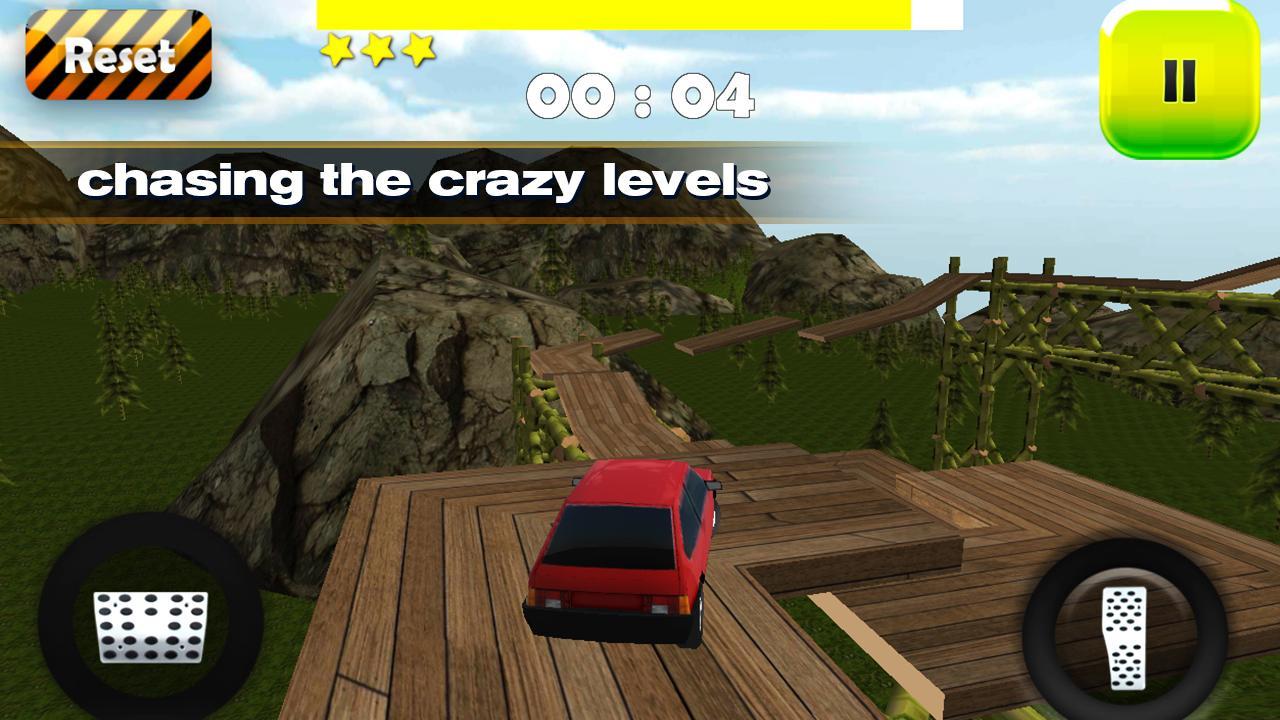This screenshot has width=1280, height=720.
Task: Click the hazard-striped Reset badge
Action: pyautogui.click(x=120, y=55)
